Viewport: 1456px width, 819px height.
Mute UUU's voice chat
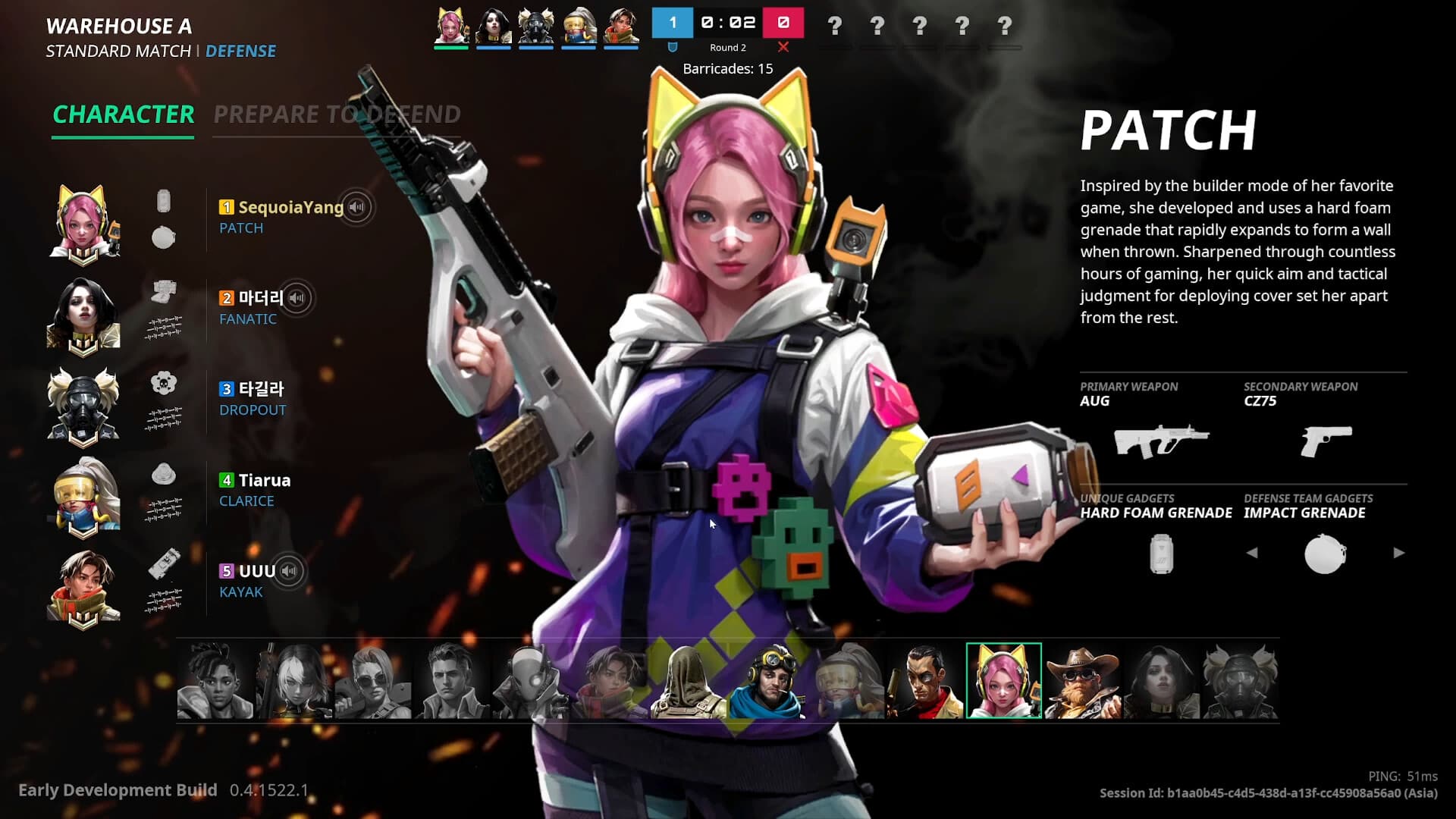287,571
